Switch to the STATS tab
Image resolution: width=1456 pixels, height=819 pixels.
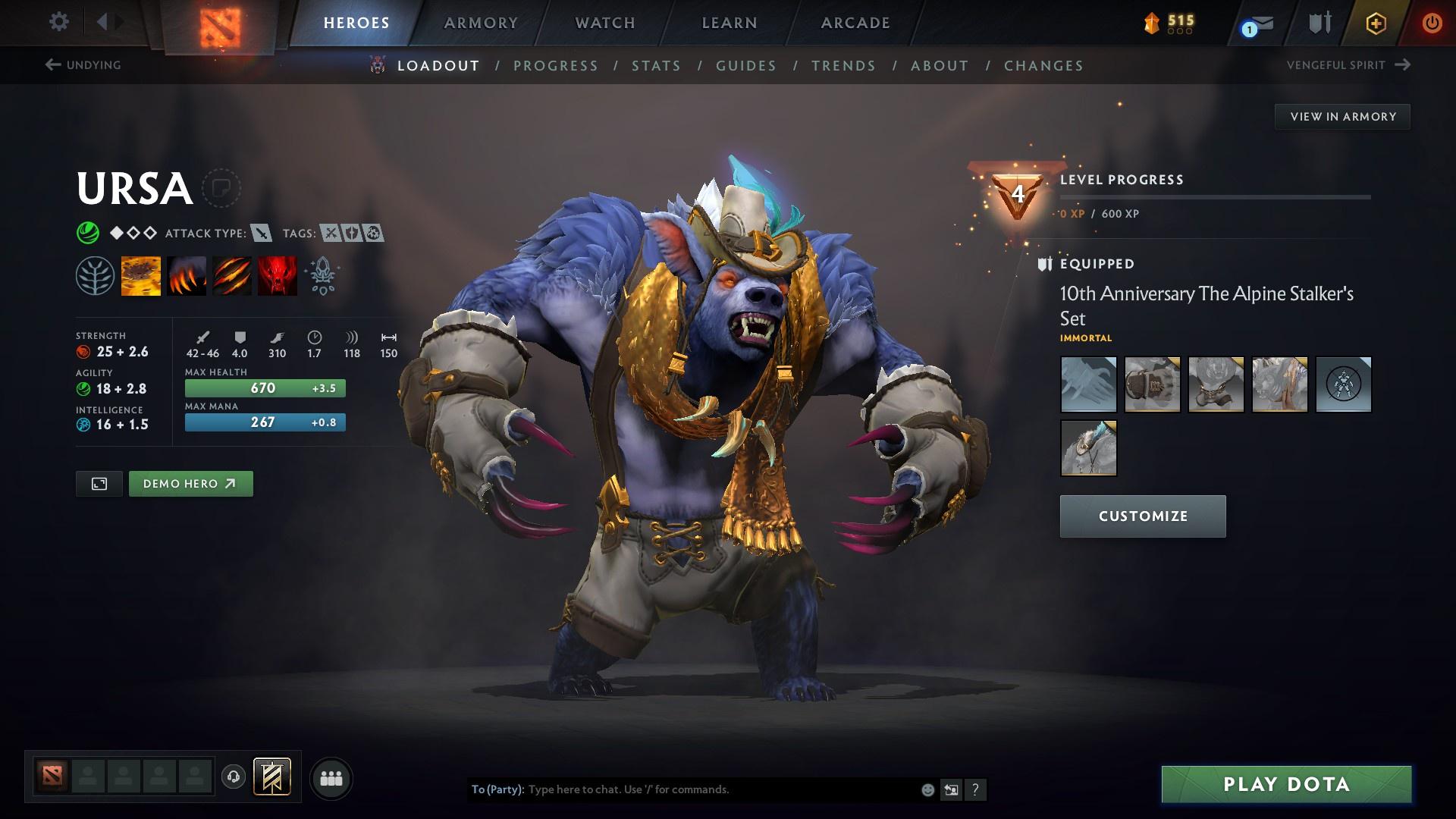tap(657, 66)
